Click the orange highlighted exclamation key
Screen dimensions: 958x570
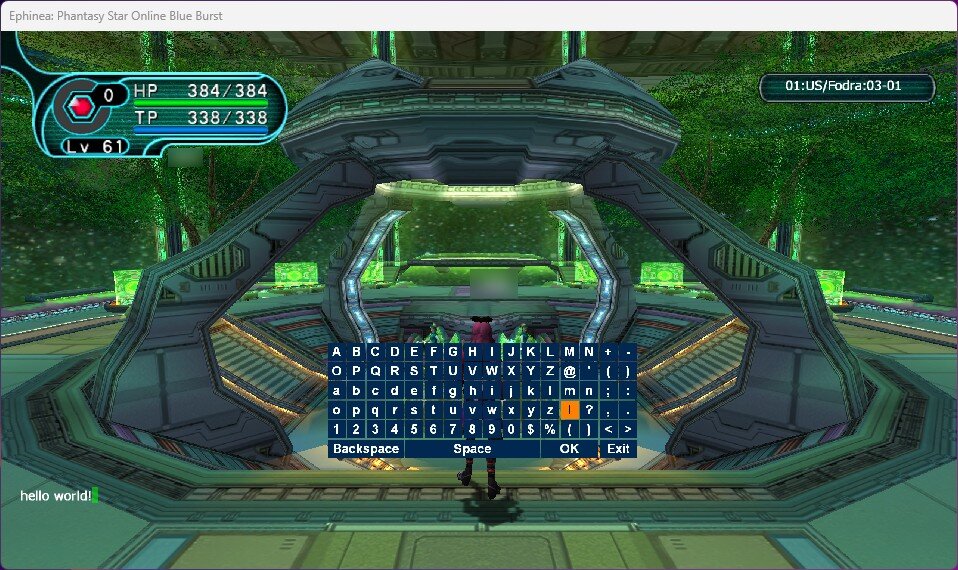(569, 410)
